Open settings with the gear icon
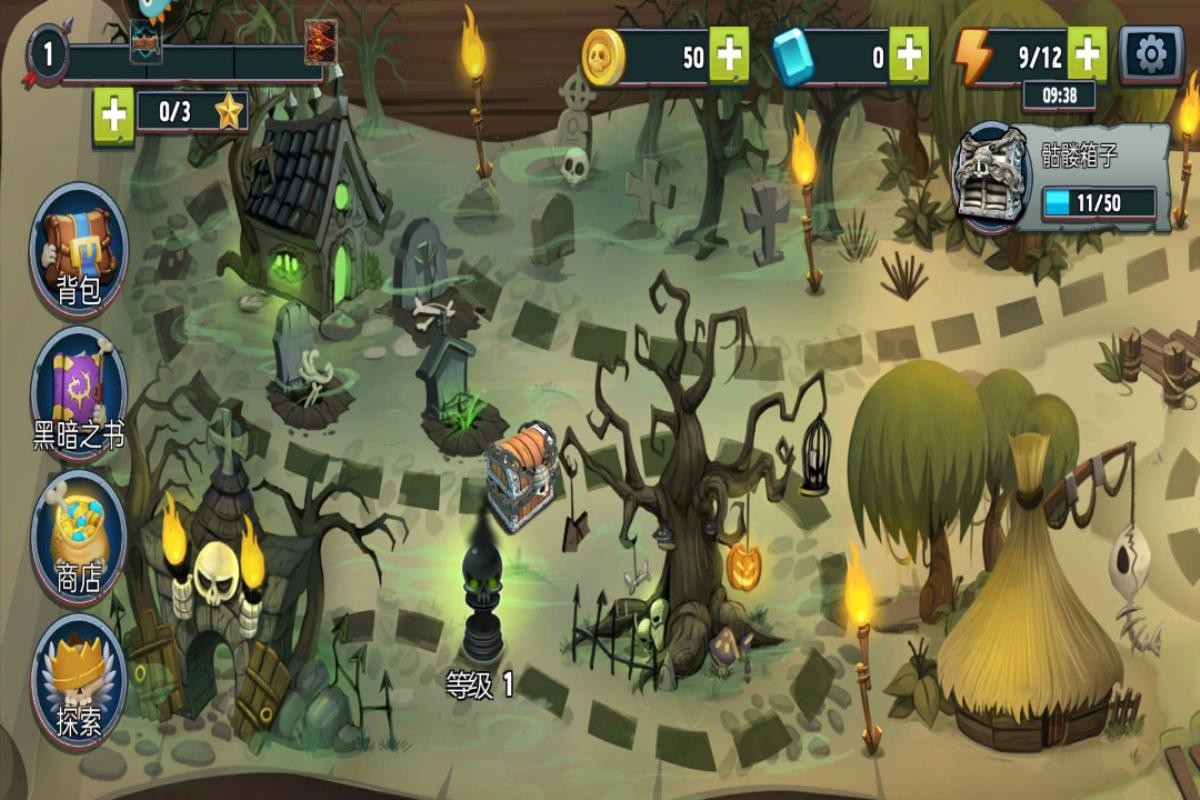 [1151, 55]
